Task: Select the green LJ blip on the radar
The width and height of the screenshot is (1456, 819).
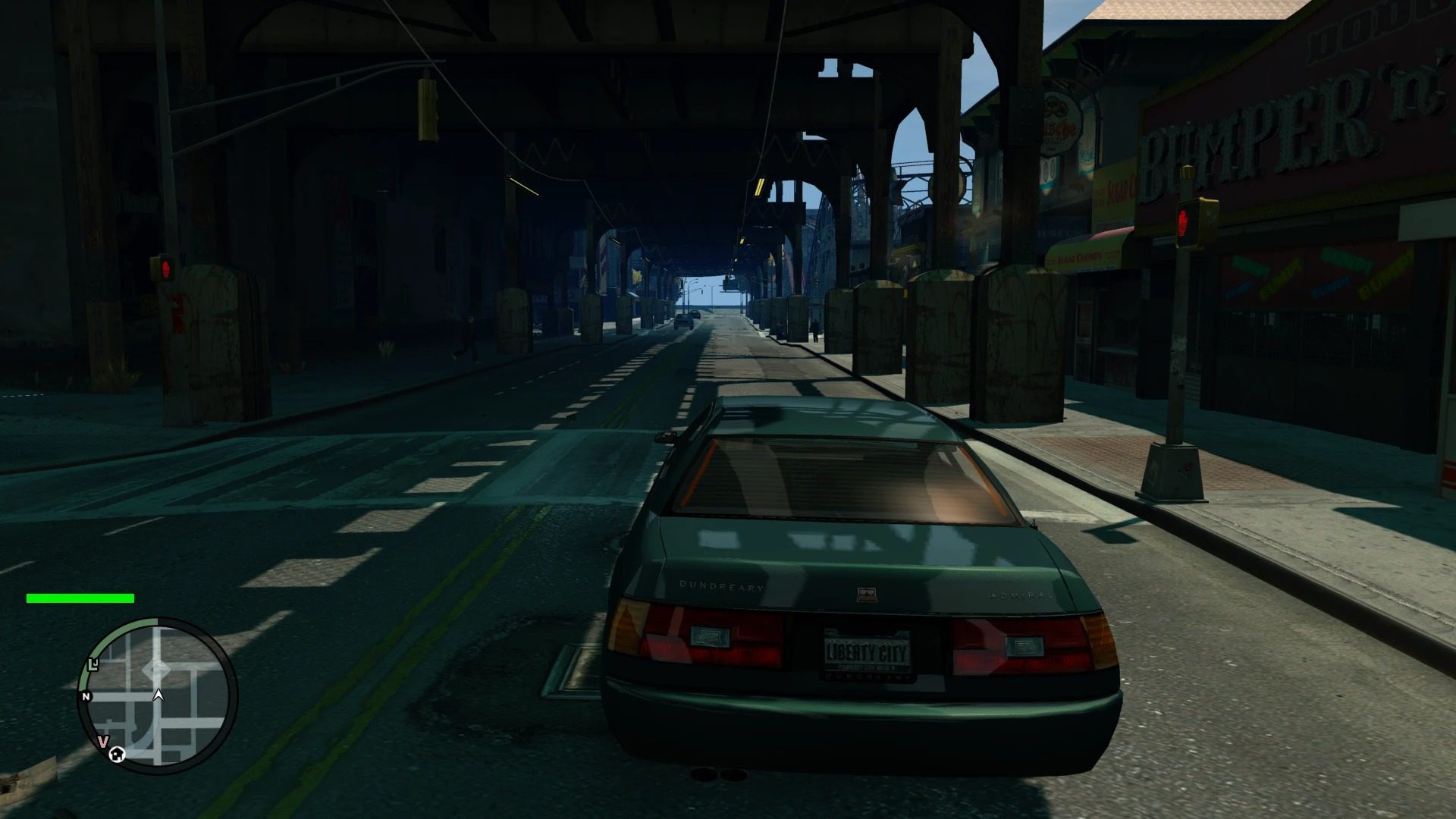Action: [93, 664]
